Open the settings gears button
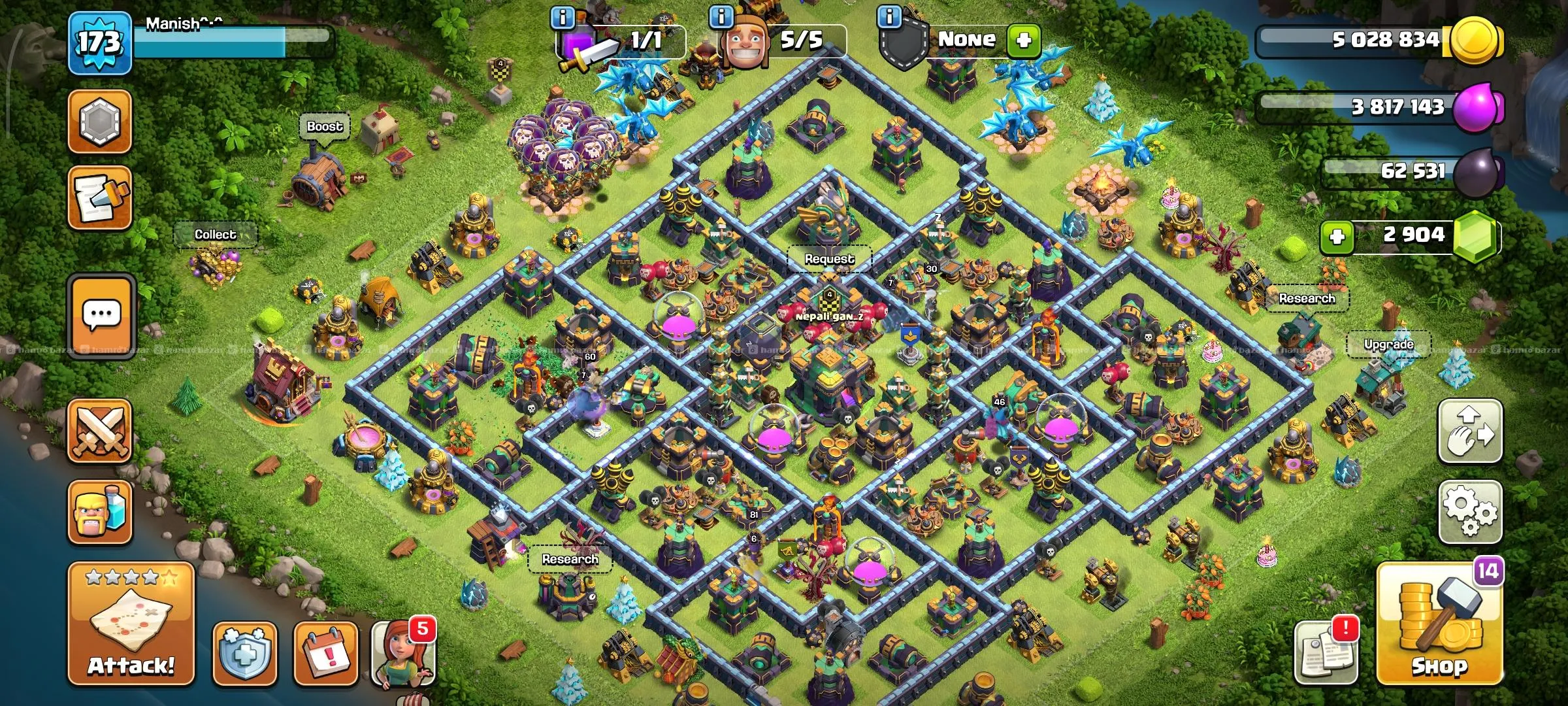 [1470, 512]
